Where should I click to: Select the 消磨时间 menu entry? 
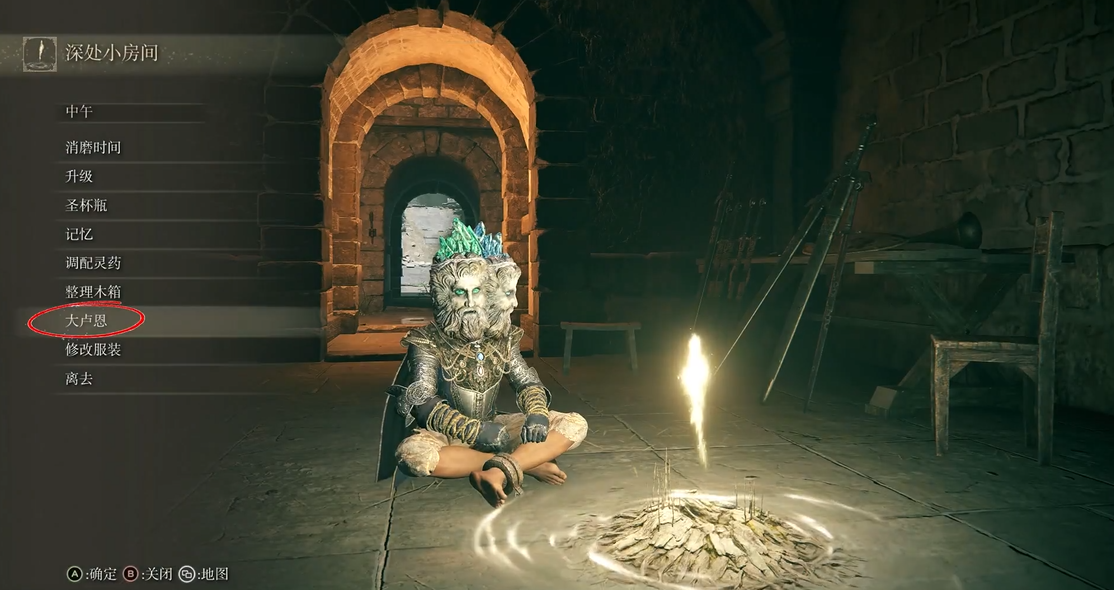coord(93,147)
